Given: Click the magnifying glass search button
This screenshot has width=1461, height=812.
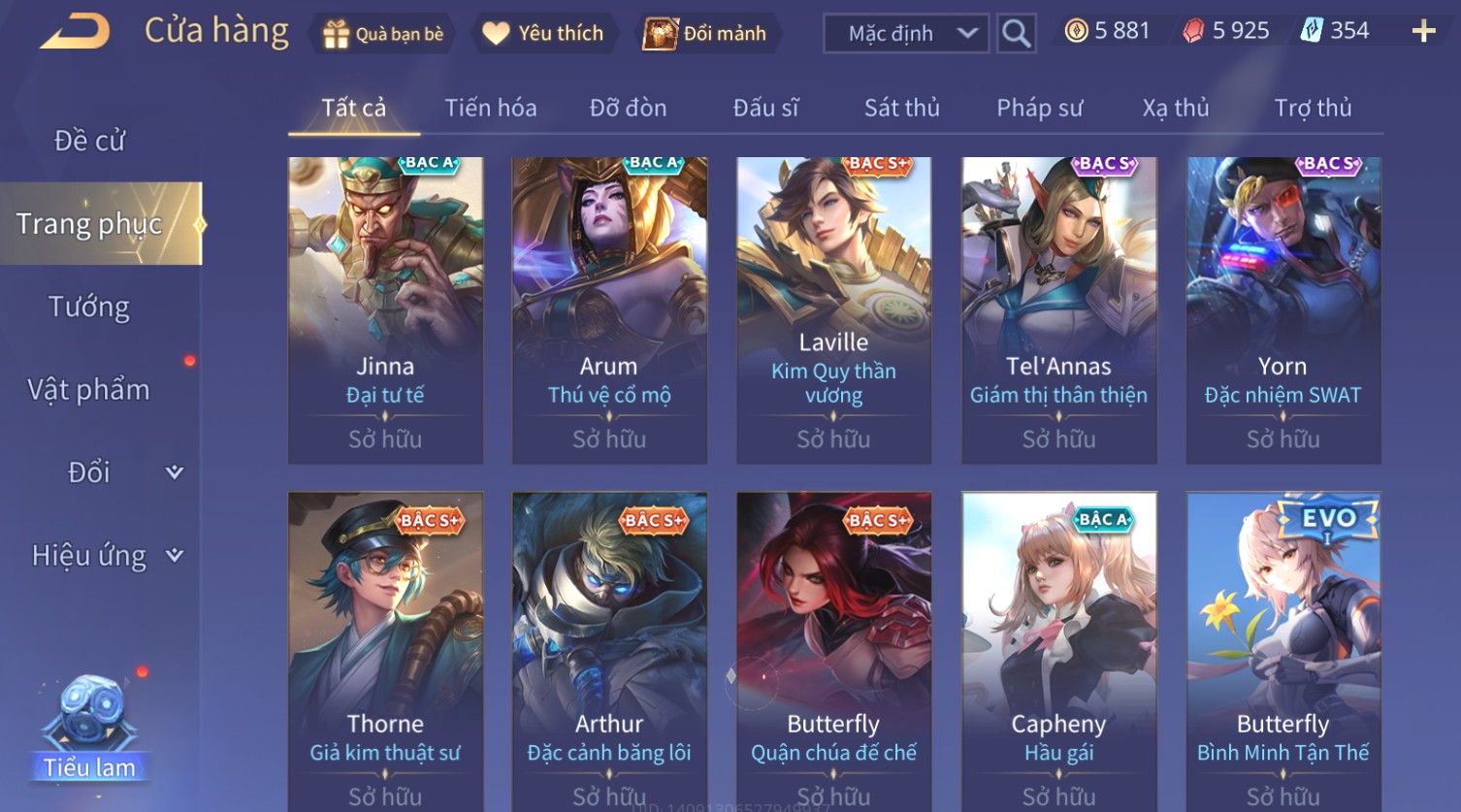Looking at the screenshot, I should (1016, 34).
